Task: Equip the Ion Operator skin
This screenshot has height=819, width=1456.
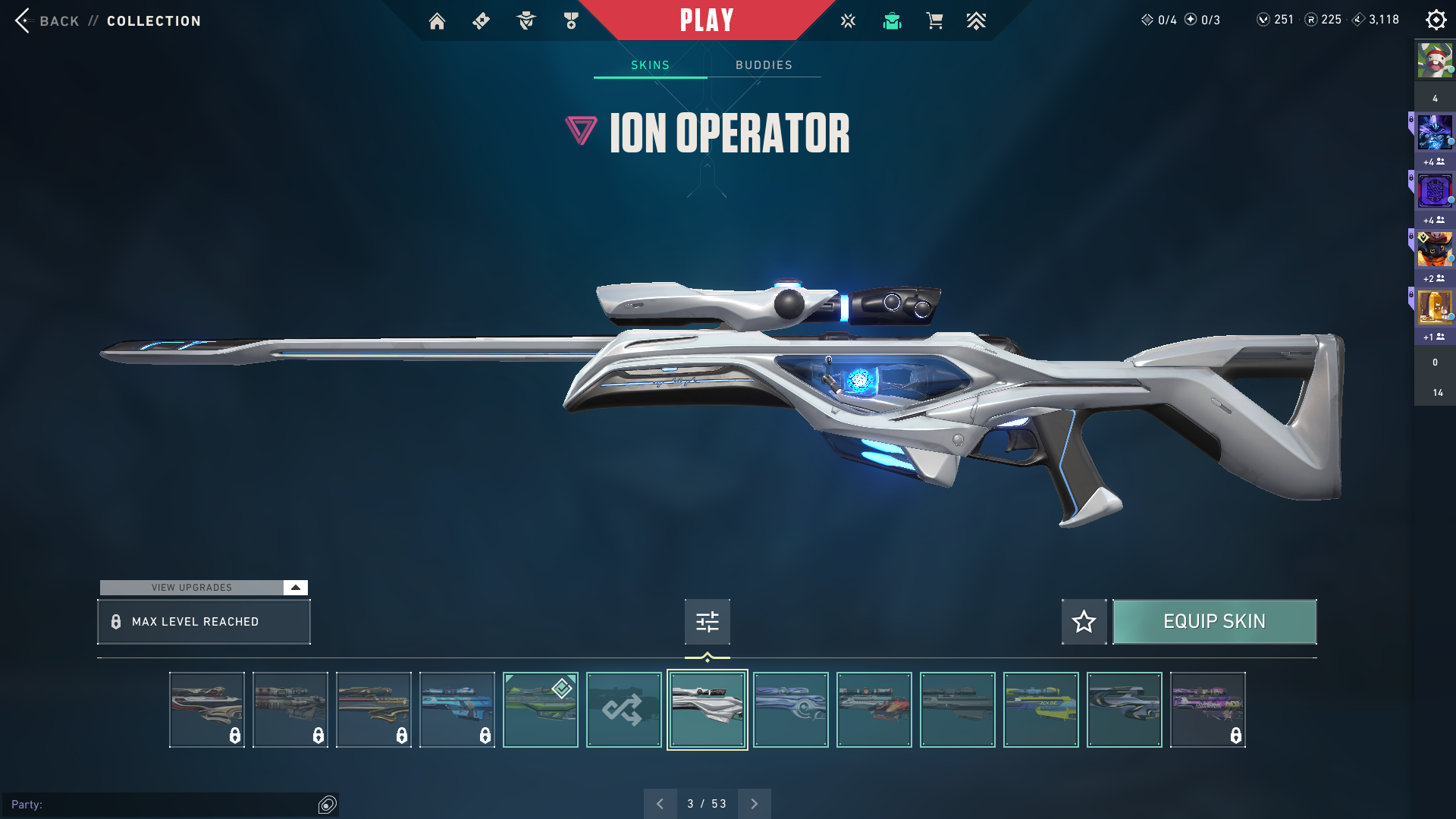Action: (1214, 622)
